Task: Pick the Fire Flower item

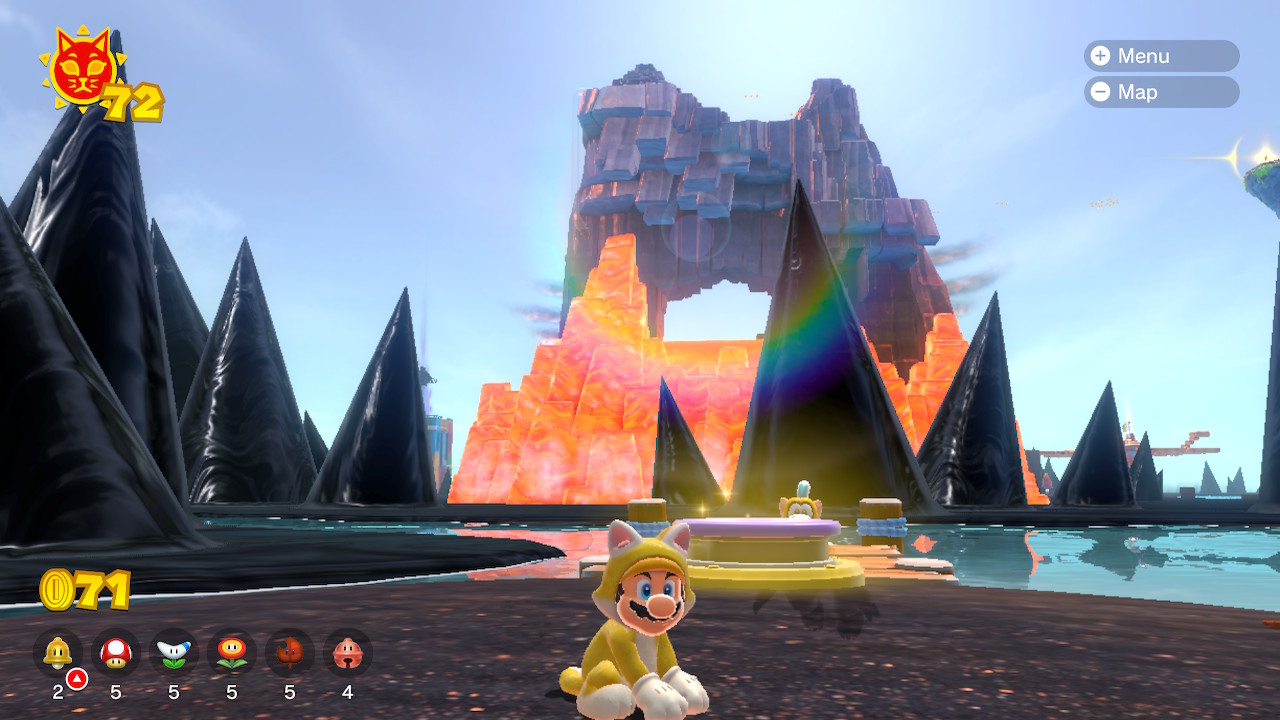Action: (232, 653)
